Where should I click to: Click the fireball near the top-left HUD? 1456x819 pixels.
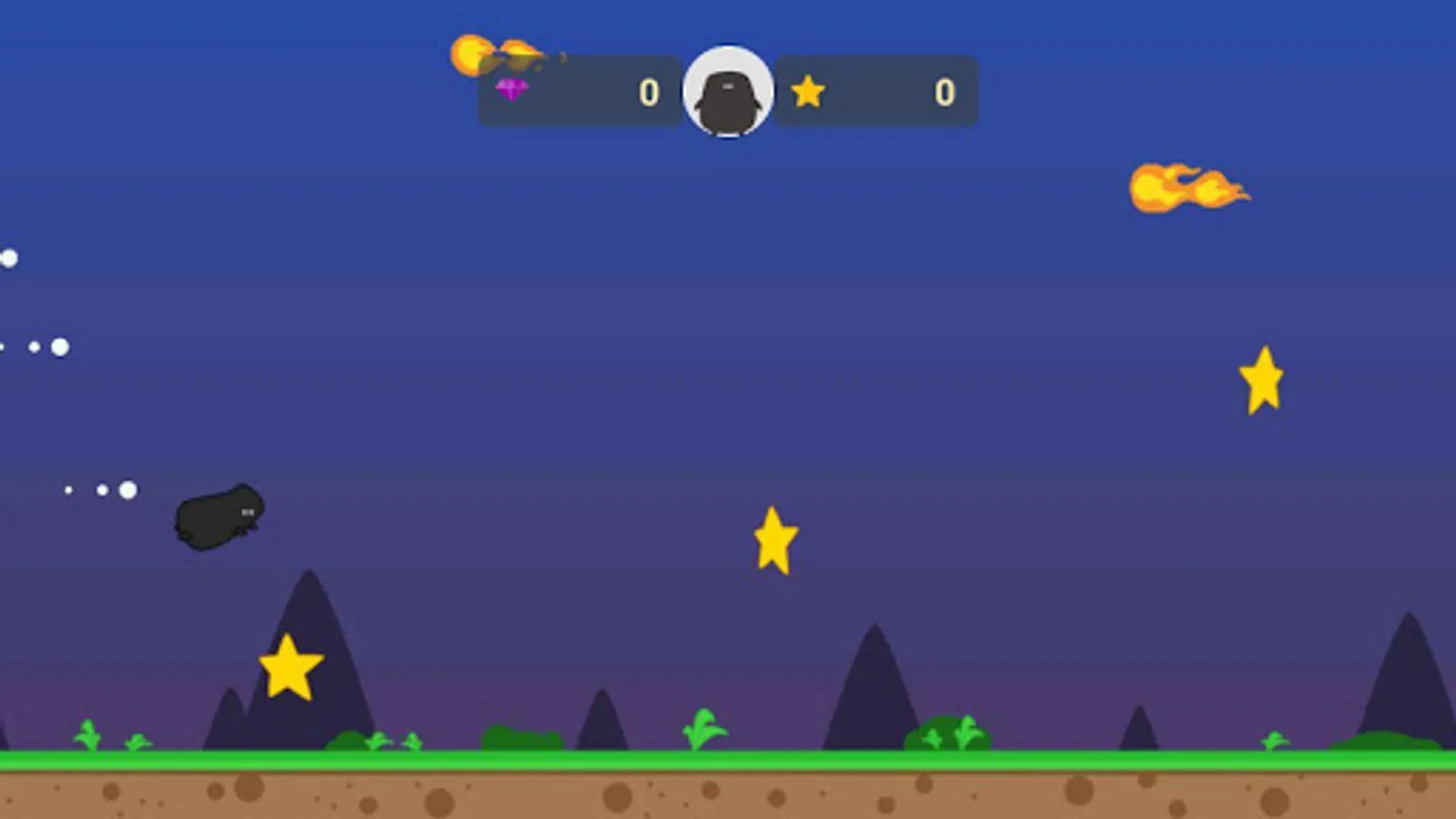click(x=496, y=55)
